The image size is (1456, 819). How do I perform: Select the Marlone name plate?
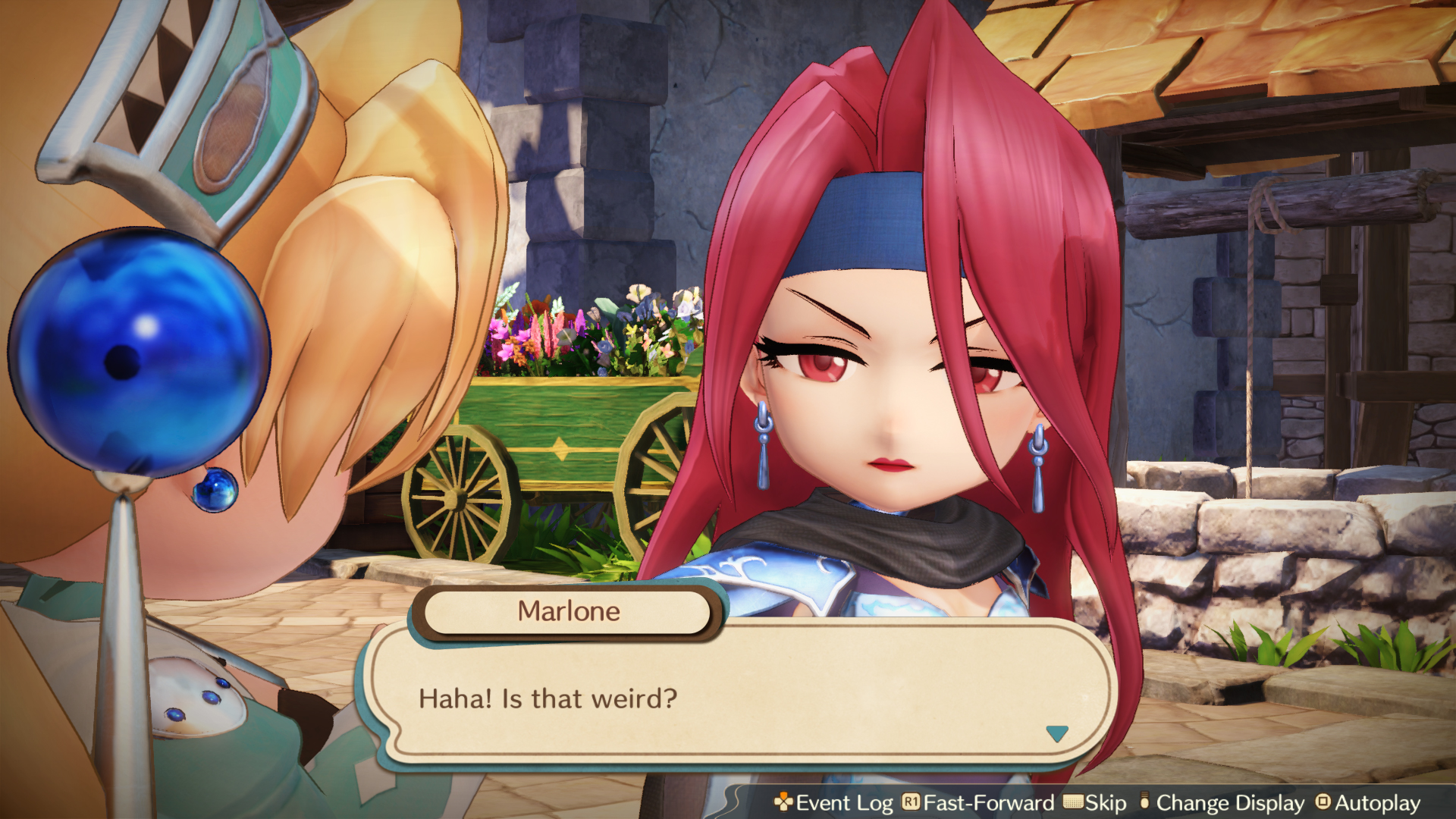click(567, 611)
